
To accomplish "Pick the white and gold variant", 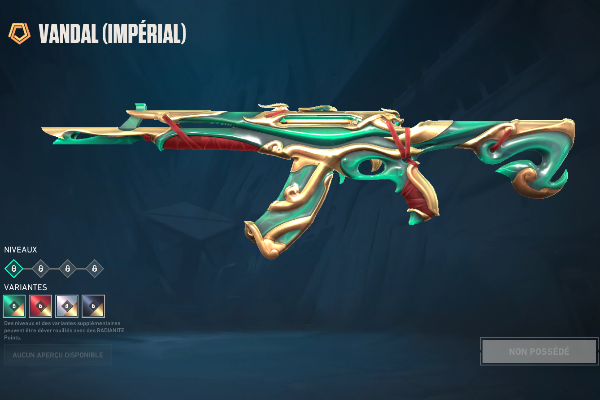I will click(67, 305).
